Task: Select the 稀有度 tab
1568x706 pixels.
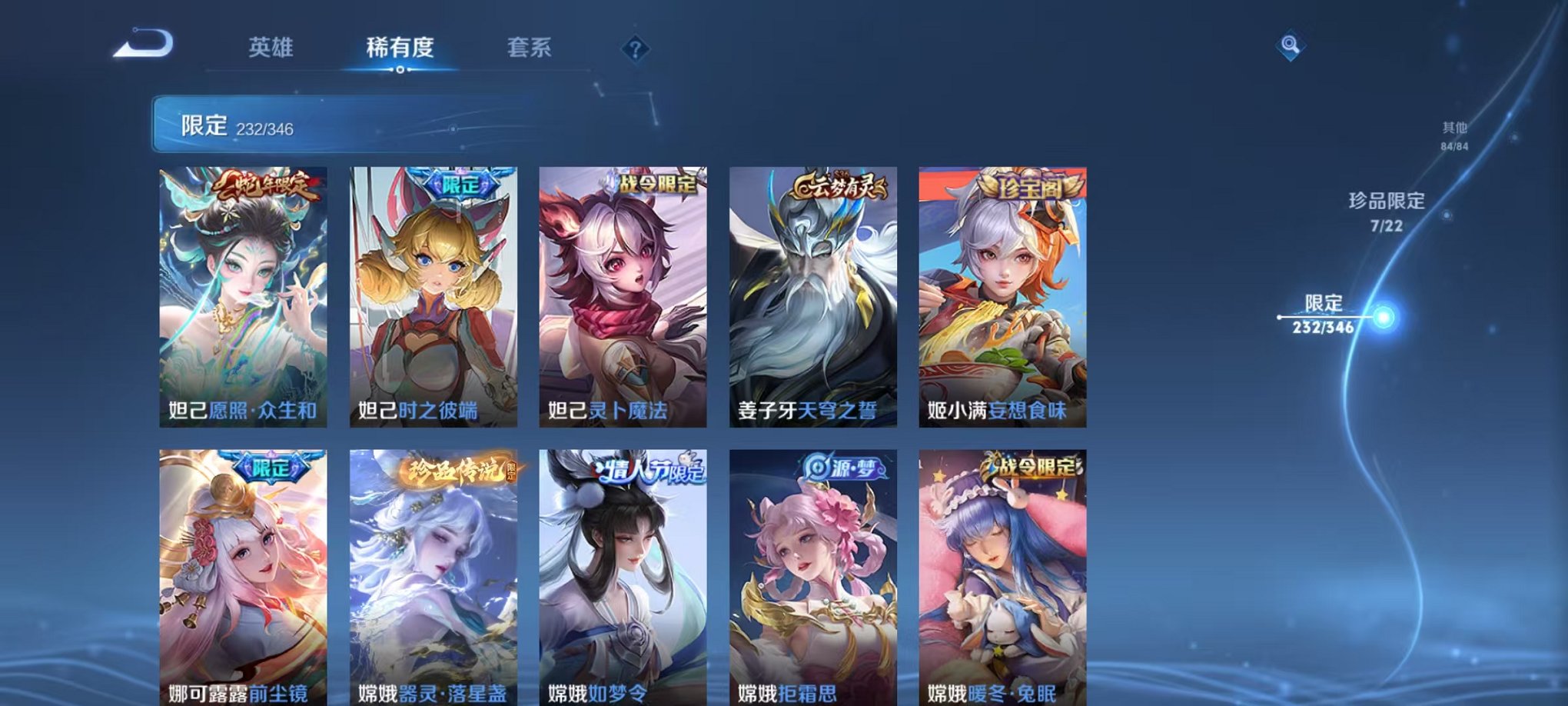Action: [398, 48]
